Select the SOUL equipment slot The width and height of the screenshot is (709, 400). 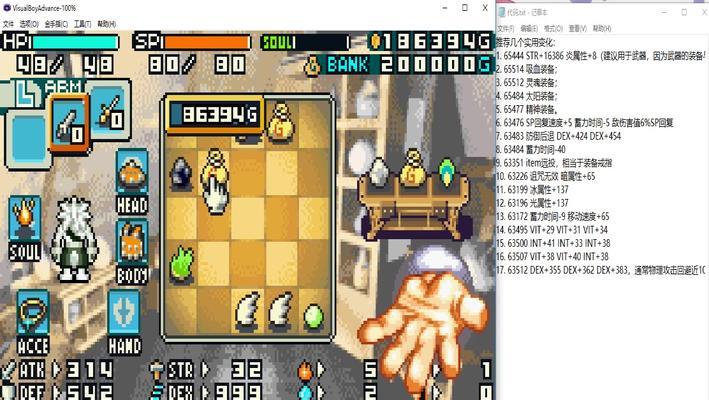pos(25,228)
